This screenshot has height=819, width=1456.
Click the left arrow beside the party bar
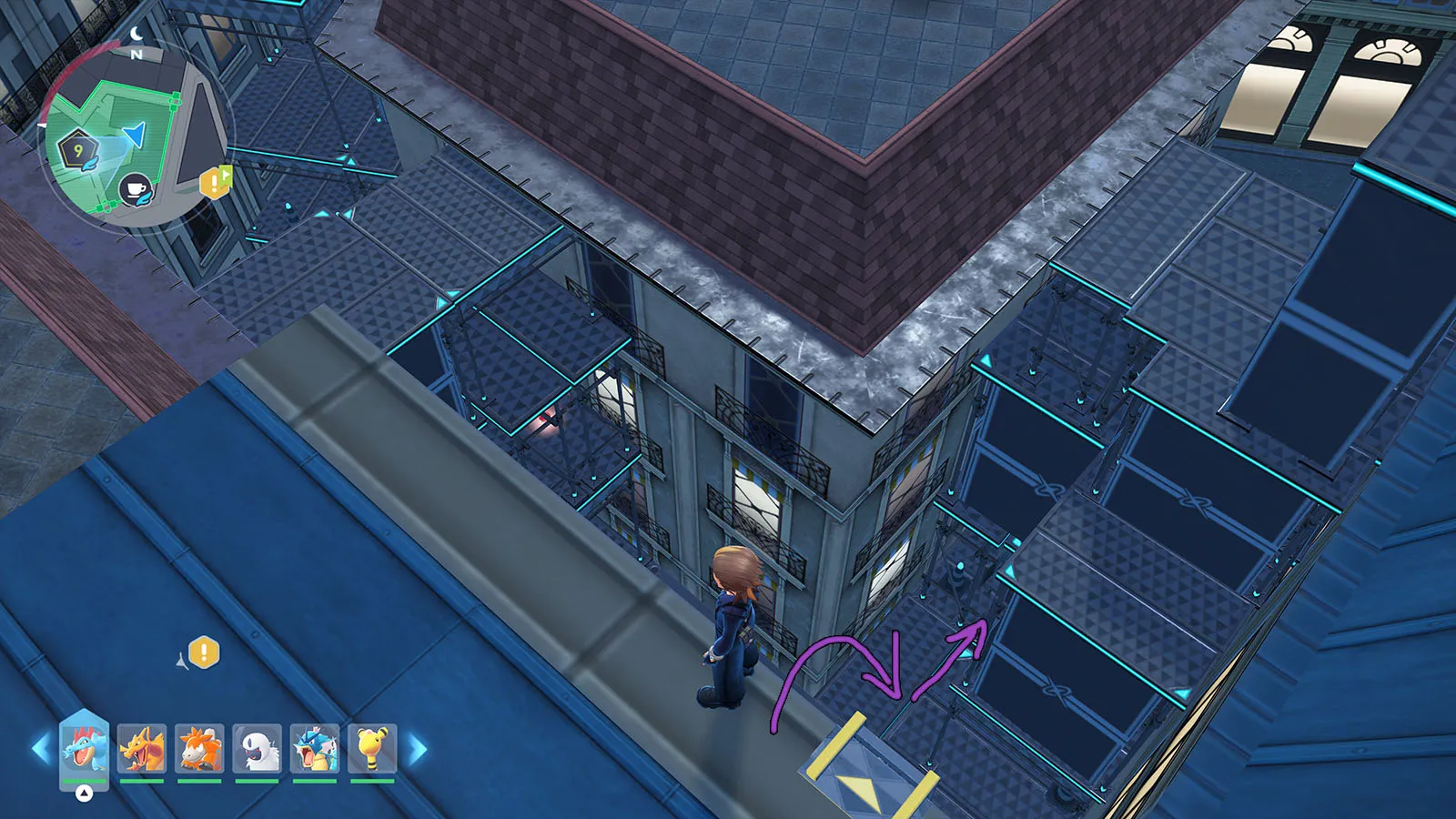pyautogui.click(x=41, y=749)
